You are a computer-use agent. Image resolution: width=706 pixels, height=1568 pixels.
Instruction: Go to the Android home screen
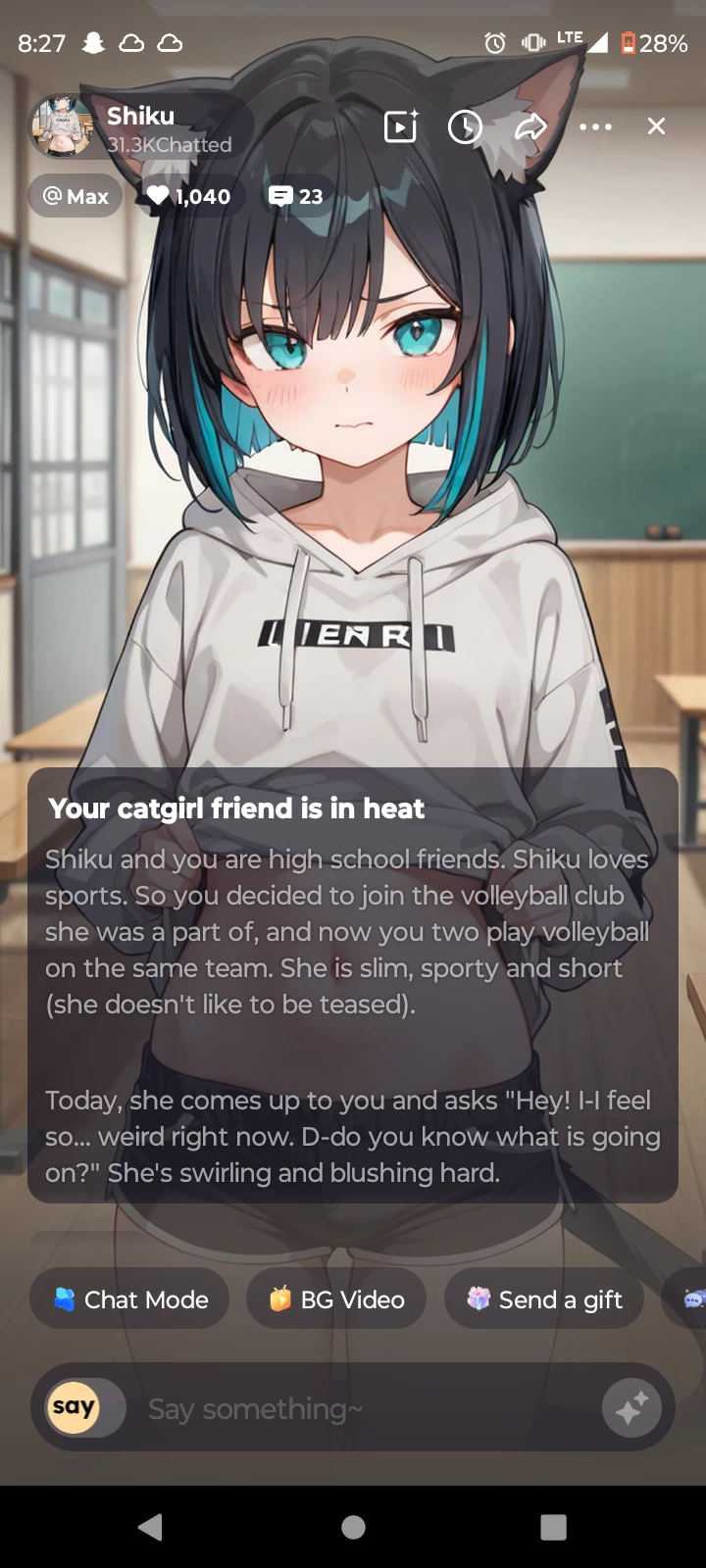353,1527
